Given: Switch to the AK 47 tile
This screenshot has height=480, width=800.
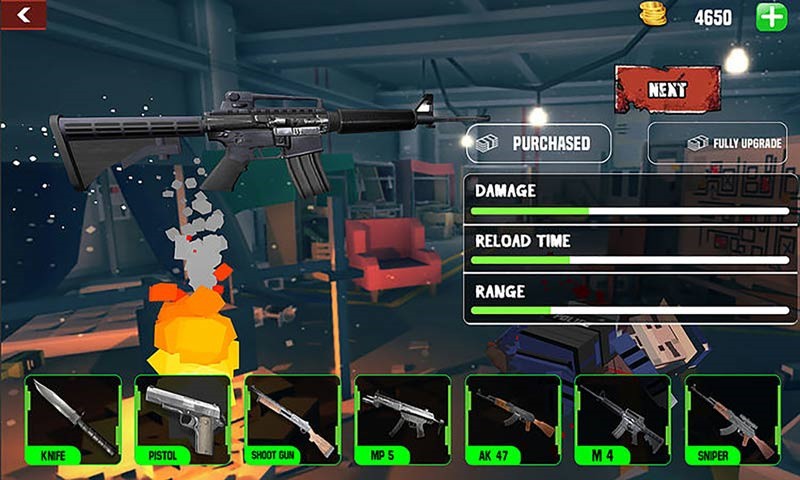Looking at the screenshot, I should [x=513, y=420].
